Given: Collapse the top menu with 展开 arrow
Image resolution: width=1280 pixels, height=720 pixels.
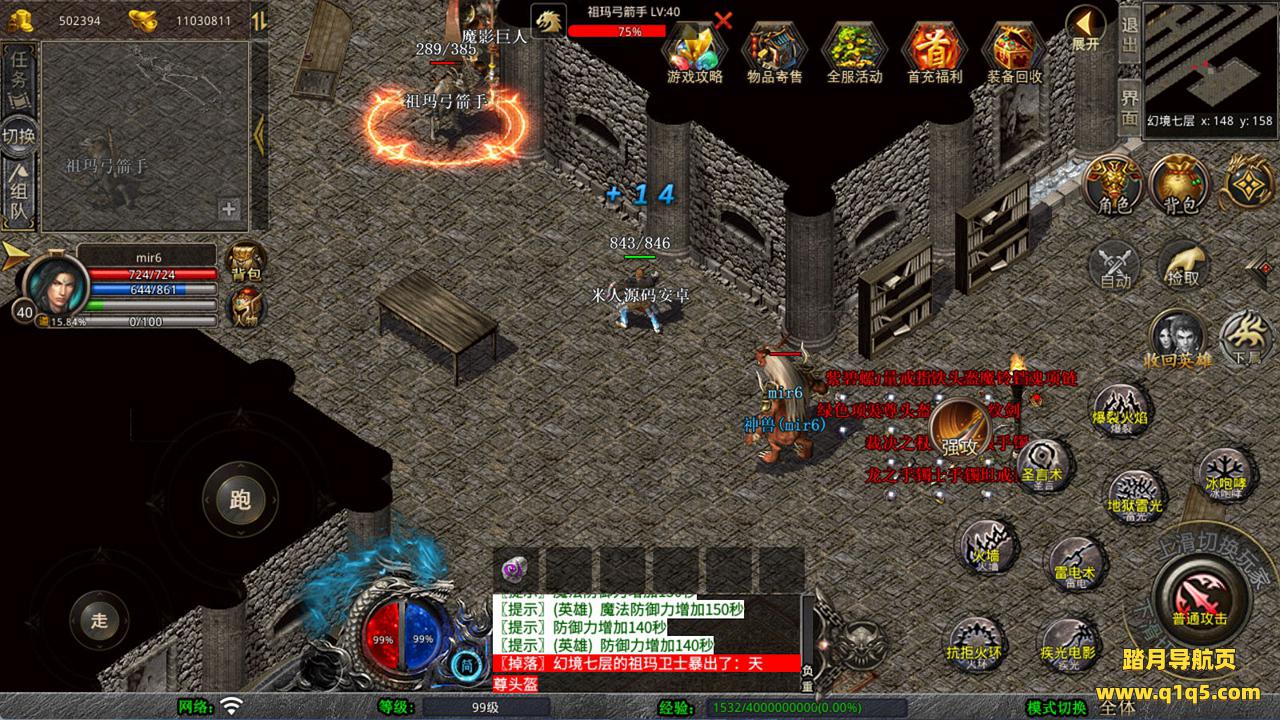Looking at the screenshot, I should point(1085,26).
